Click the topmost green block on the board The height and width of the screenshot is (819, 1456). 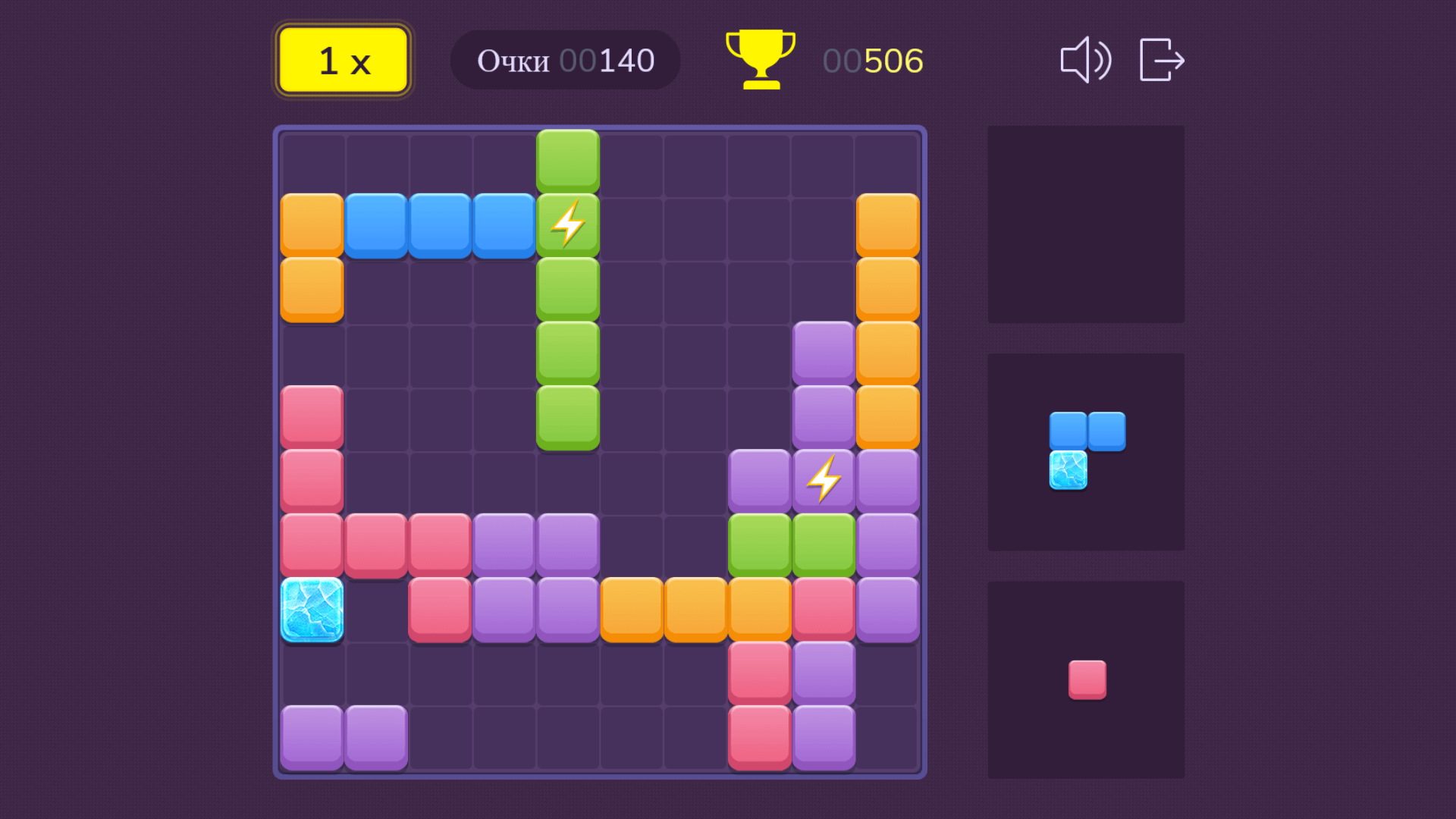tap(566, 159)
